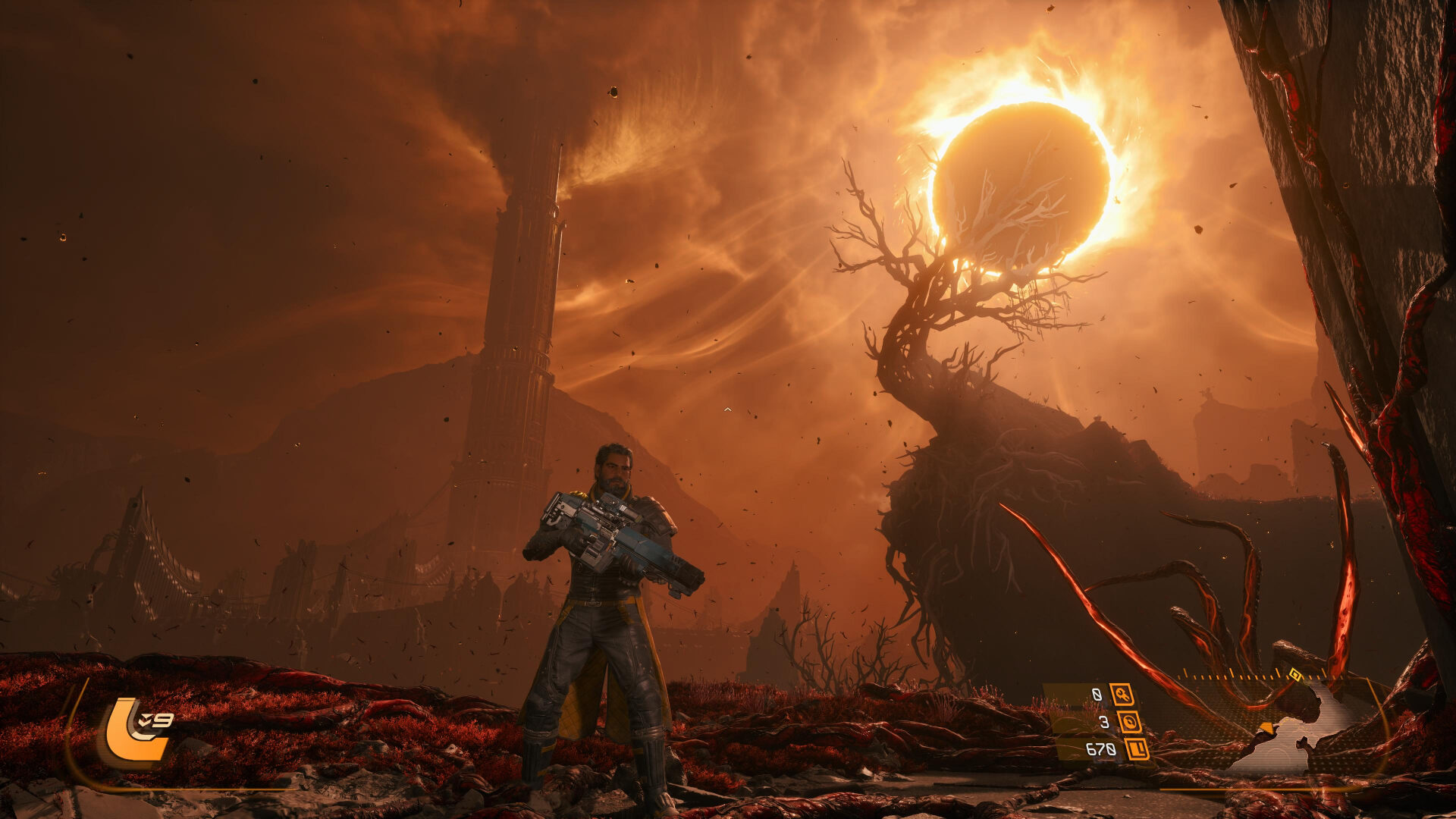Click the wrench resource icon in the HUD

click(1123, 695)
